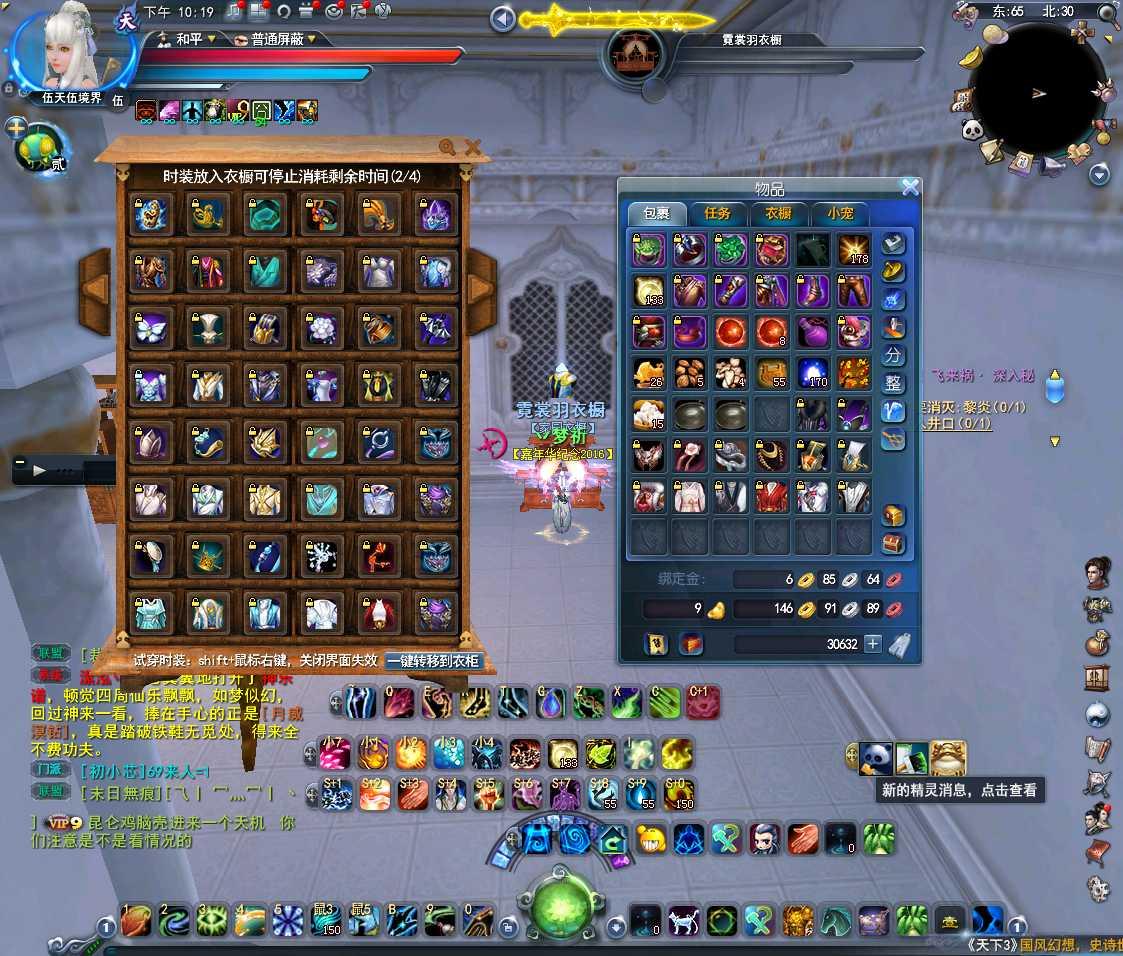Close the 物品 inventory window
Image resolution: width=1123 pixels, height=956 pixels.
(910, 187)
